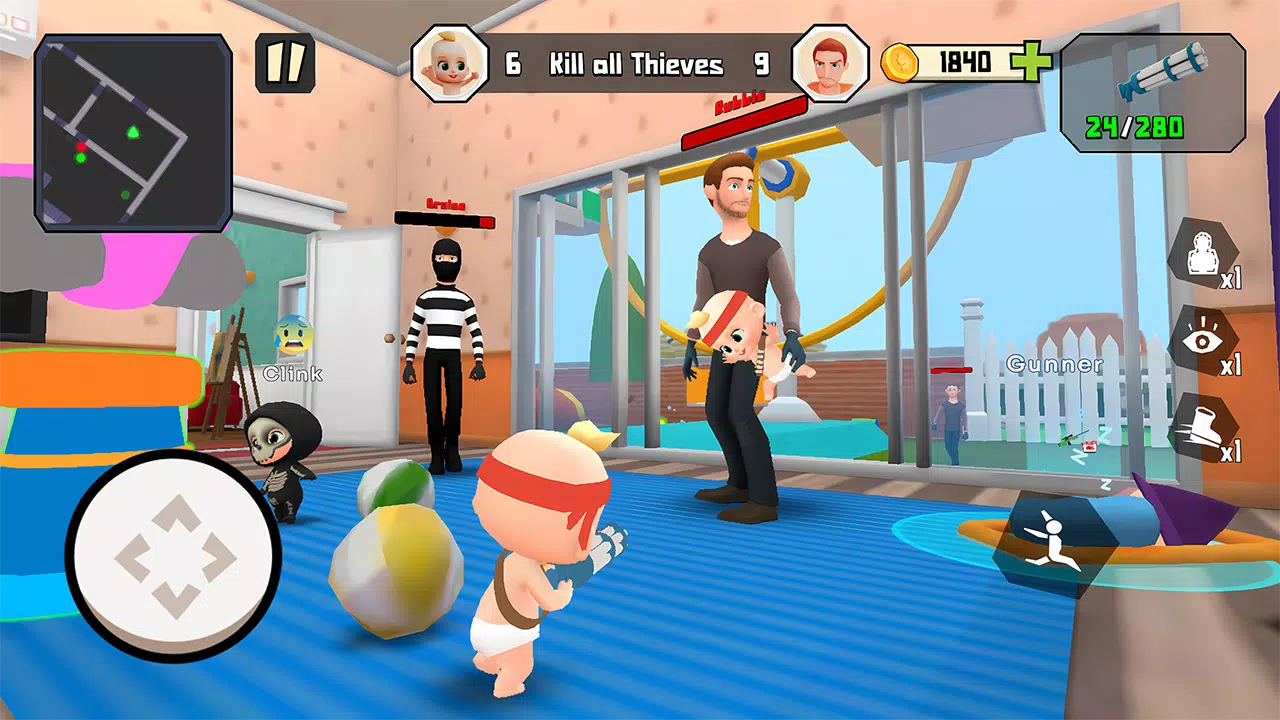Tap the green plus to add coins

(1031, 63)
